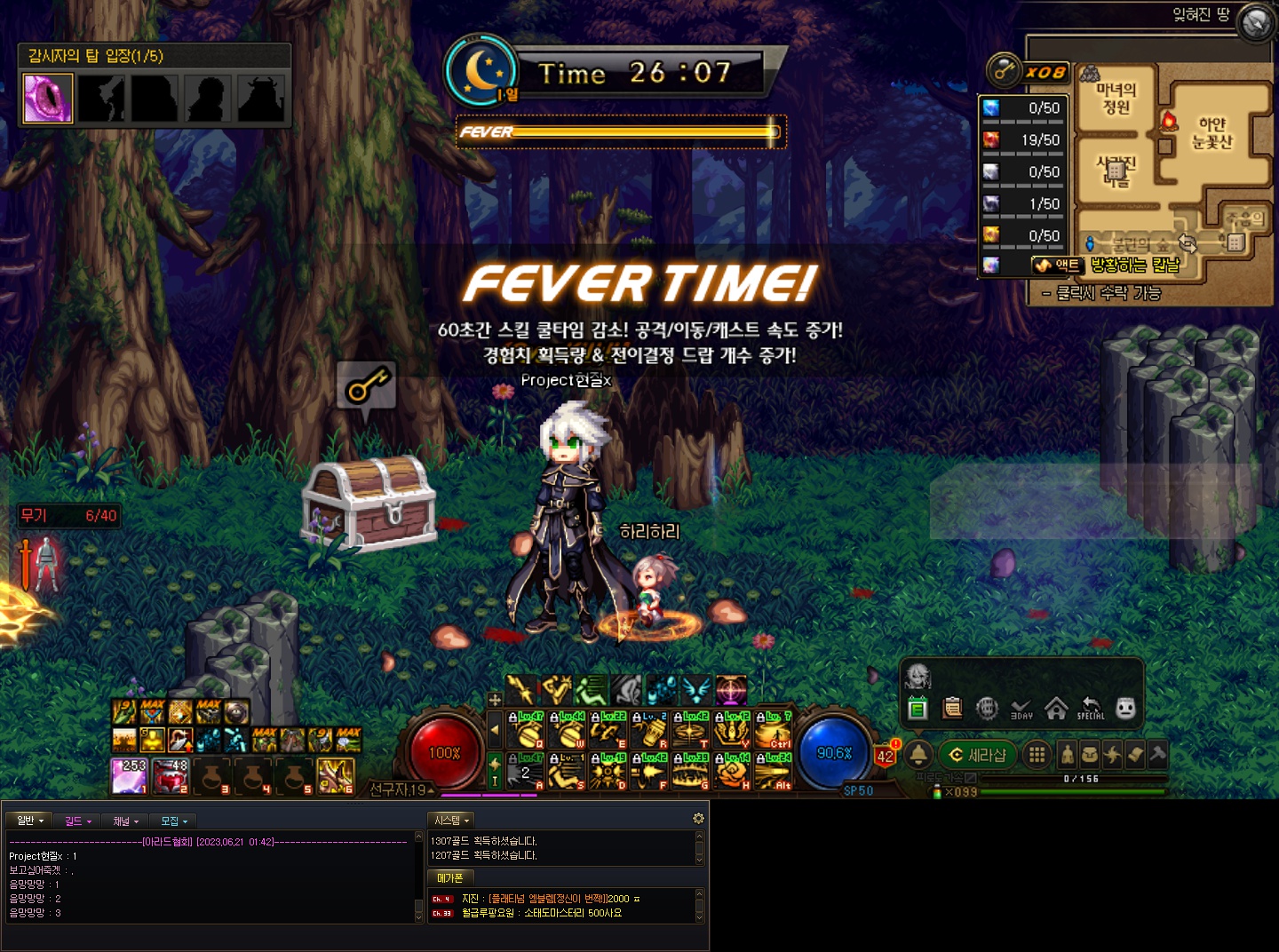1279x952 pixels.
Task: Switch to the 길드 chat tab
Action: click(78, 821)
